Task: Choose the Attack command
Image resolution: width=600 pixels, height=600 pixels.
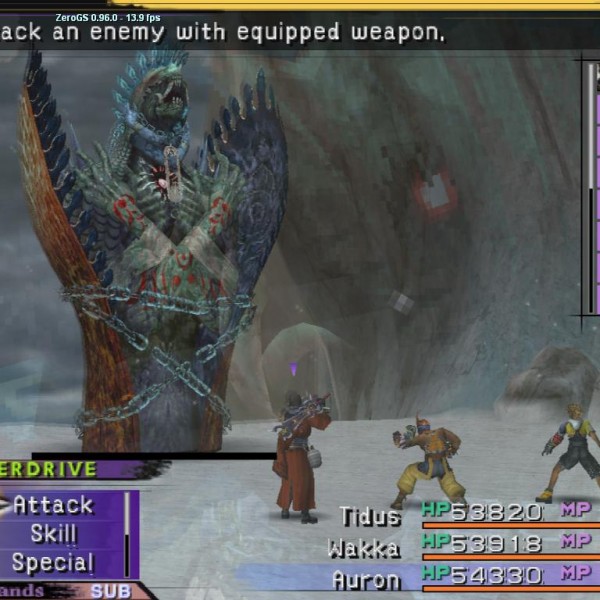Action: tap(53, 505)
